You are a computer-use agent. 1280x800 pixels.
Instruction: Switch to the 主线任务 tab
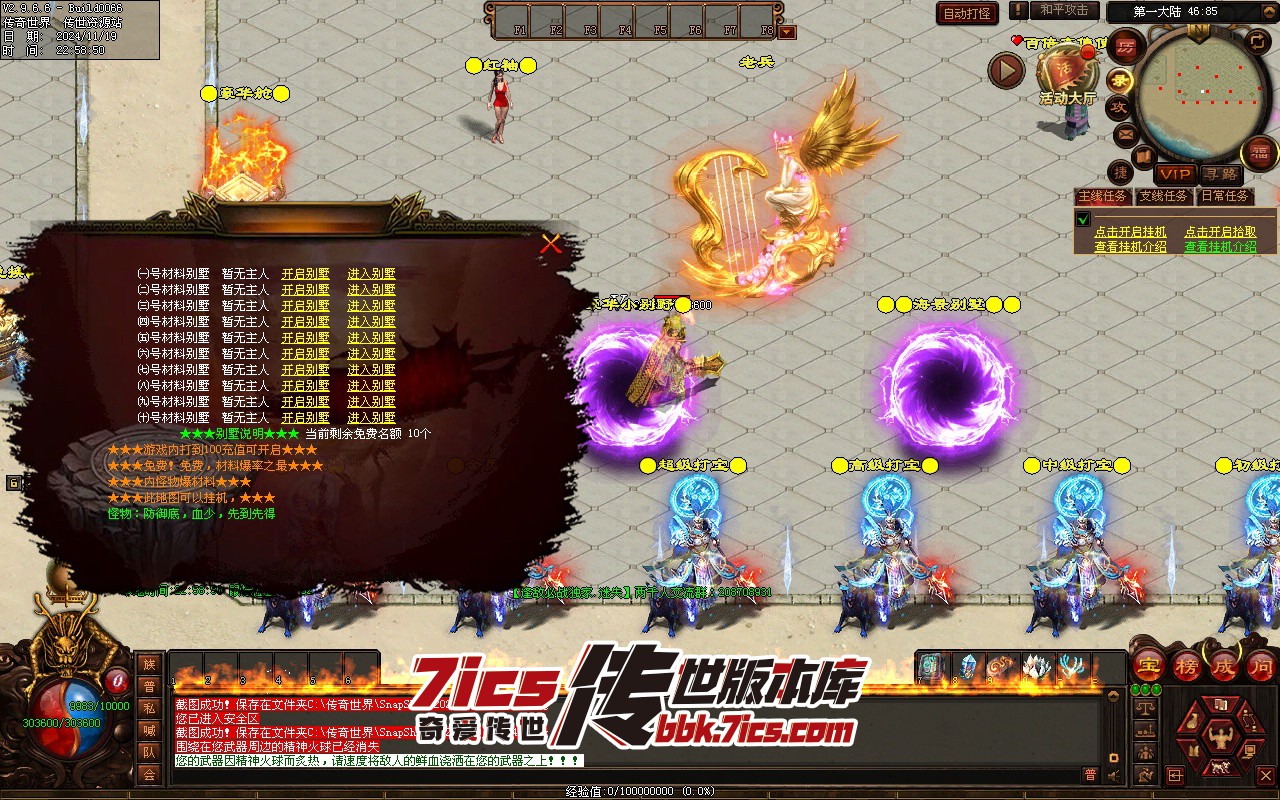(x=1104, y=196)
